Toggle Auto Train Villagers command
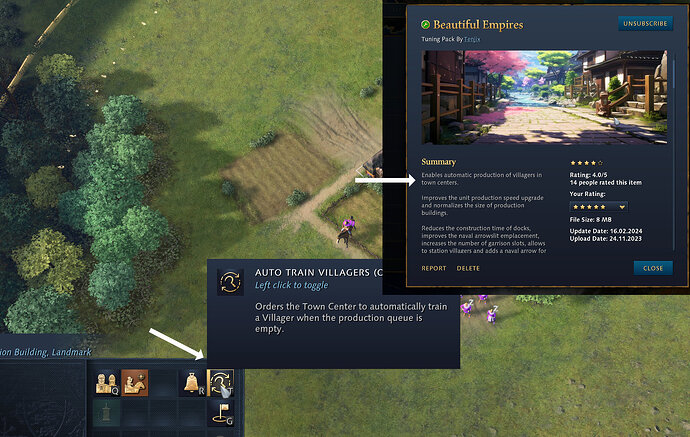 220,382
